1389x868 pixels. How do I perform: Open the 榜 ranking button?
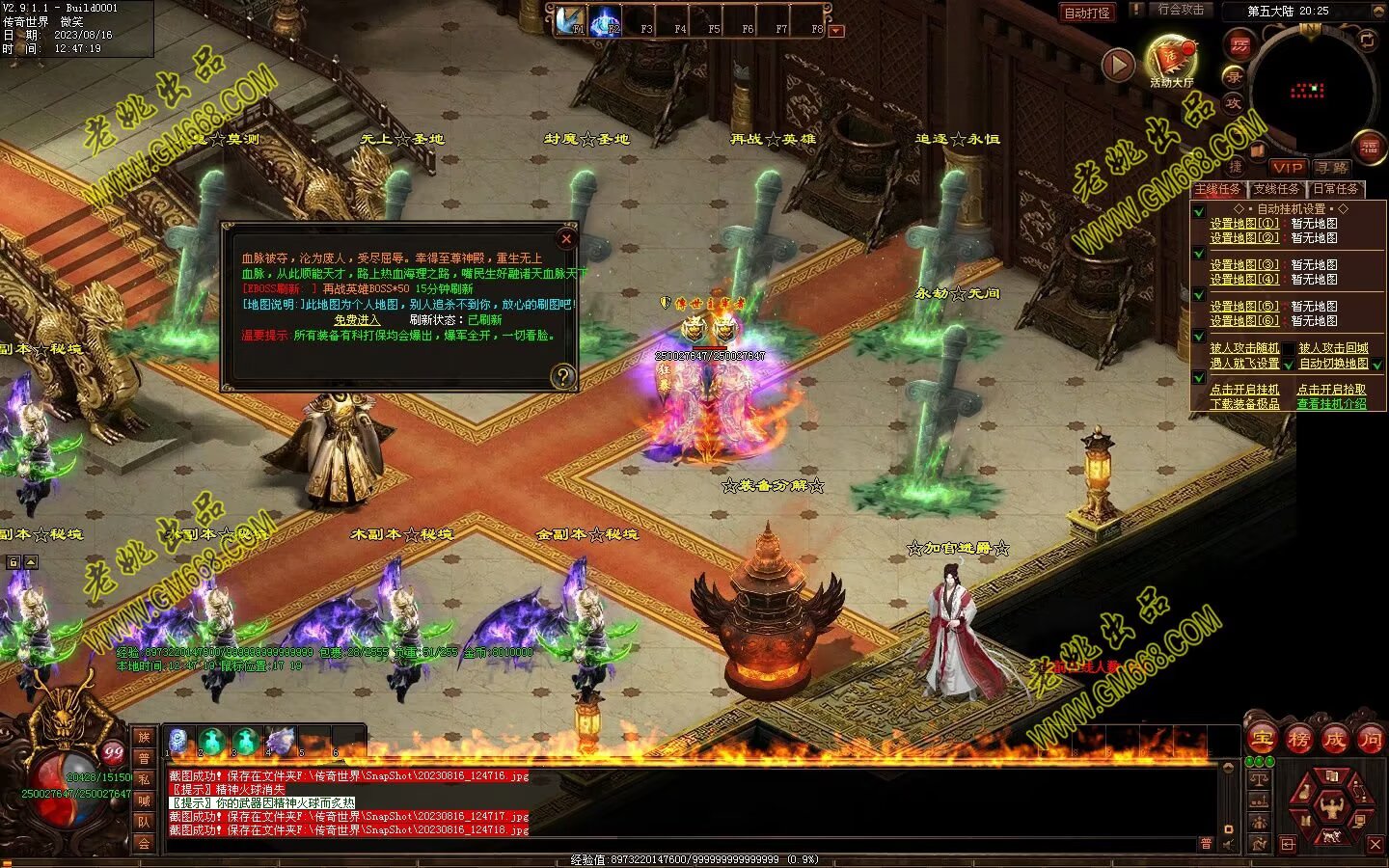tap(1297, 740)
